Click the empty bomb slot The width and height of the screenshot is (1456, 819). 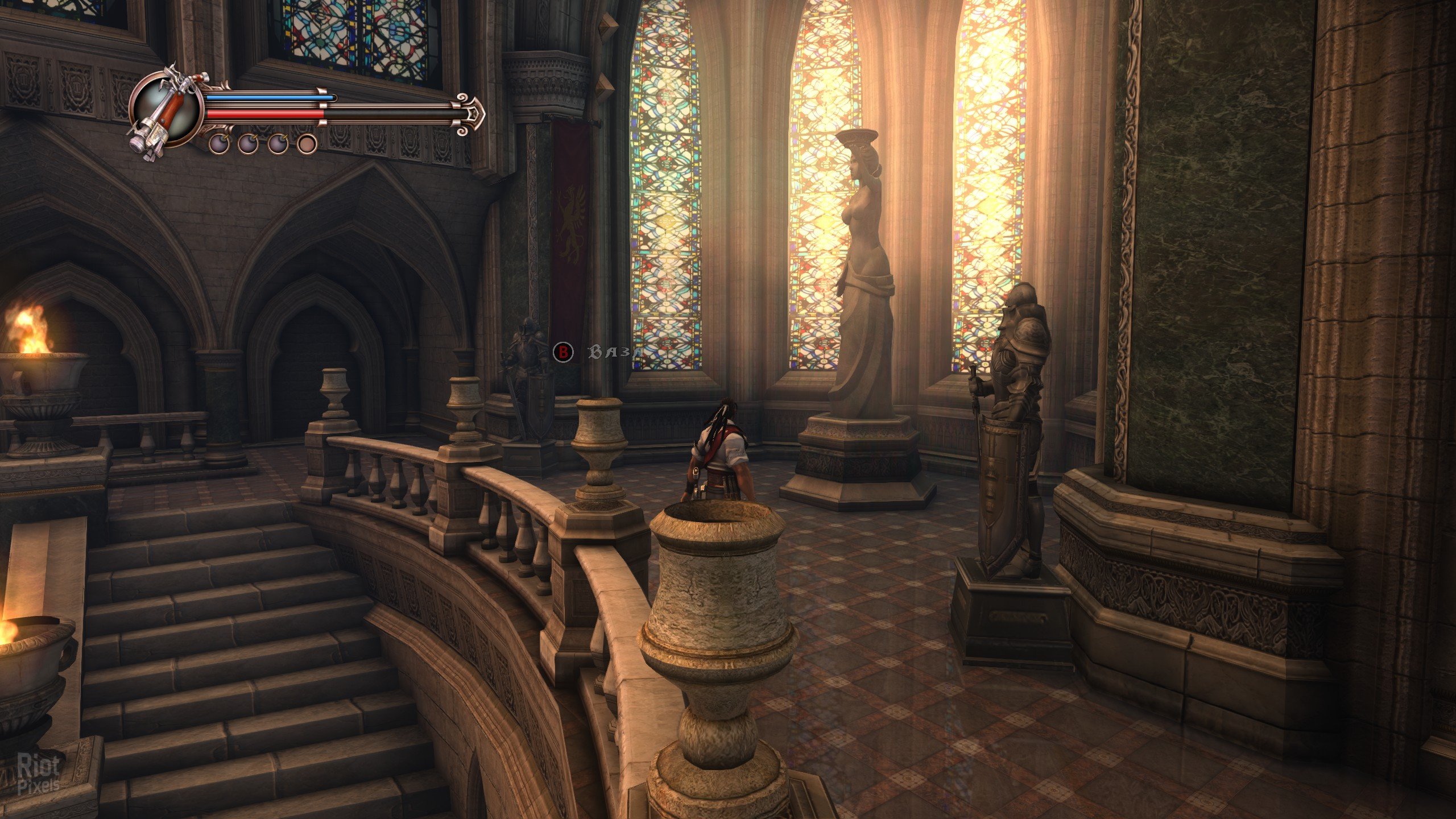[308, 144]
